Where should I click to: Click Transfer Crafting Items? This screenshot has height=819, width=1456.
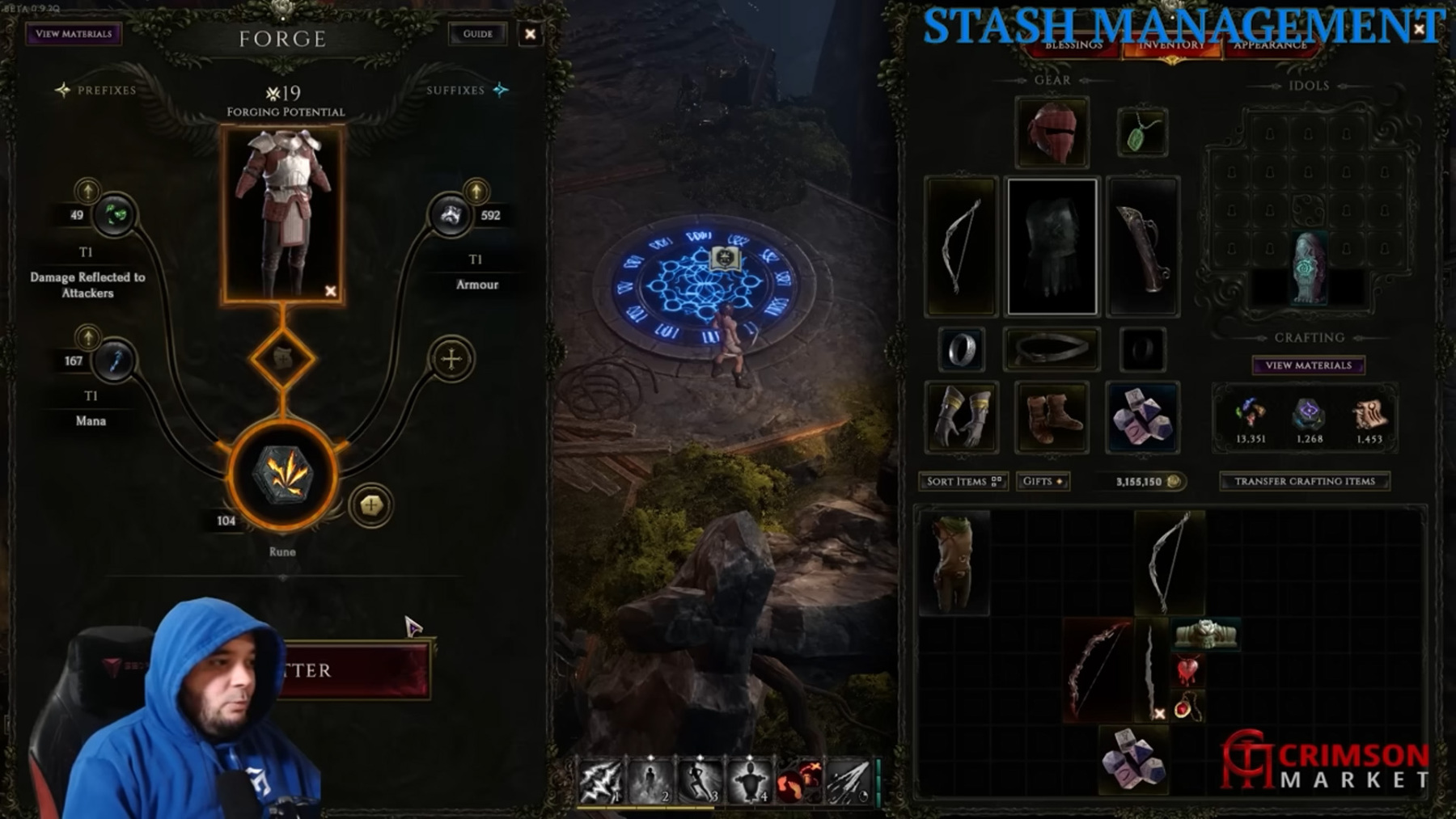click(1304, 481)
